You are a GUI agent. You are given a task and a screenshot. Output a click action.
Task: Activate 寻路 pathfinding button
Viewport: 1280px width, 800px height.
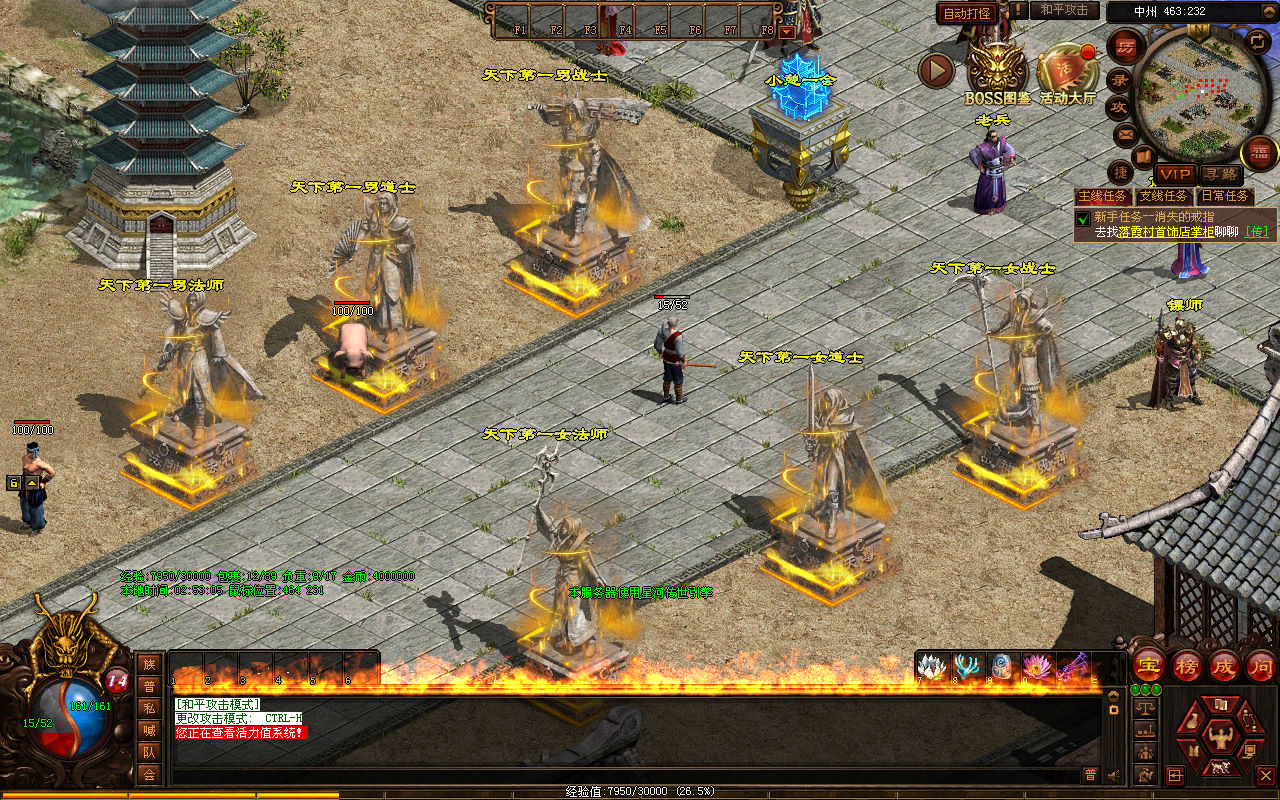point(1219,174)
